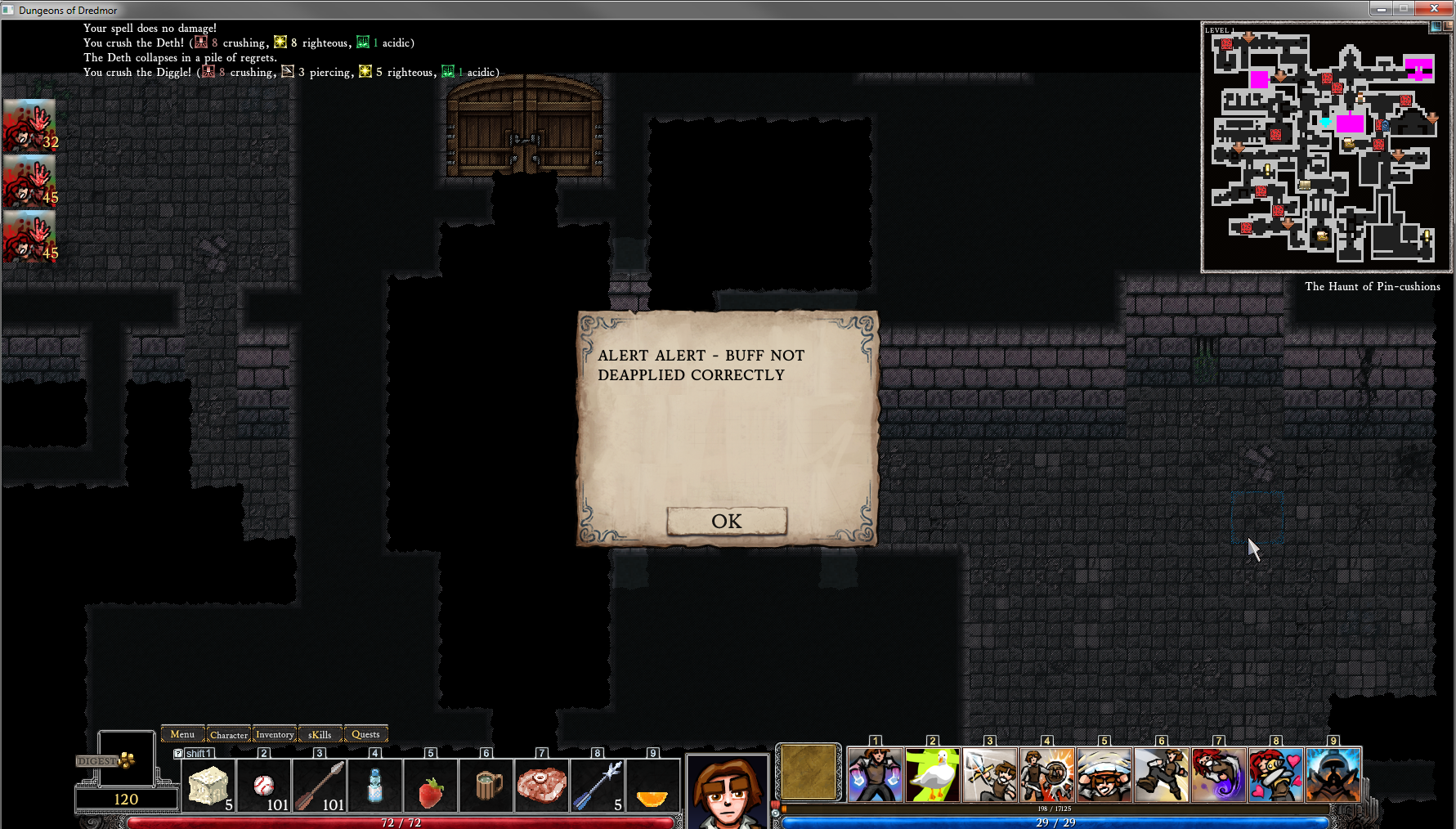Viewport: 1456px width, 829px height.
Task: Click the dungeon minimap
Action: (1324, 147)
